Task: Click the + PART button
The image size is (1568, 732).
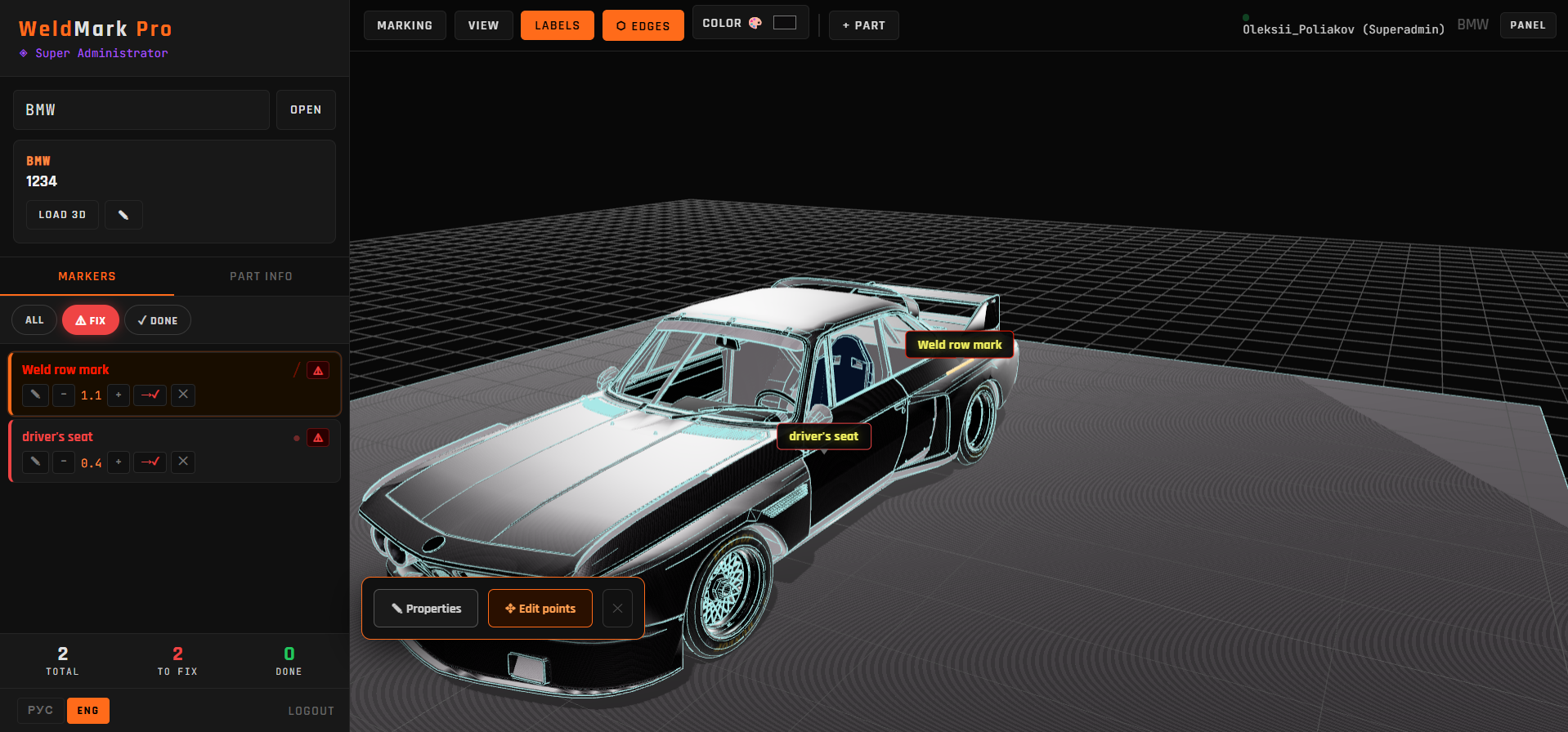Action: (x=863, y=25)
